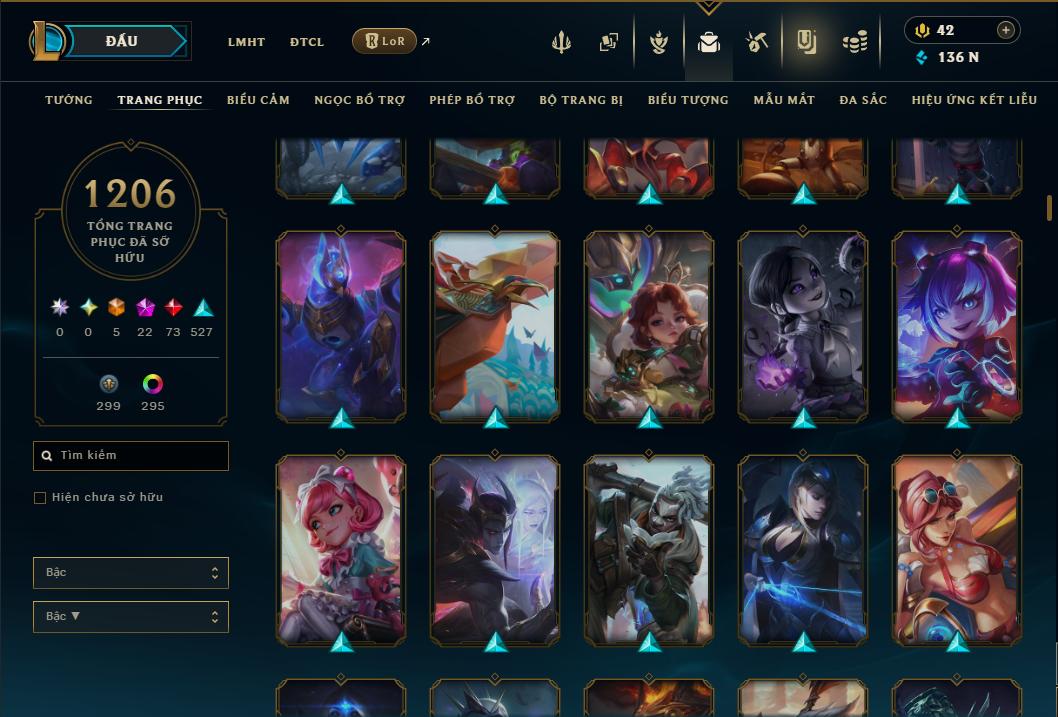Image resolution: width=1058 pixels, height=717 pixels.
Task: Choose the red-haired swimsuit skin with sunglasses
Action: coord(957,549)
